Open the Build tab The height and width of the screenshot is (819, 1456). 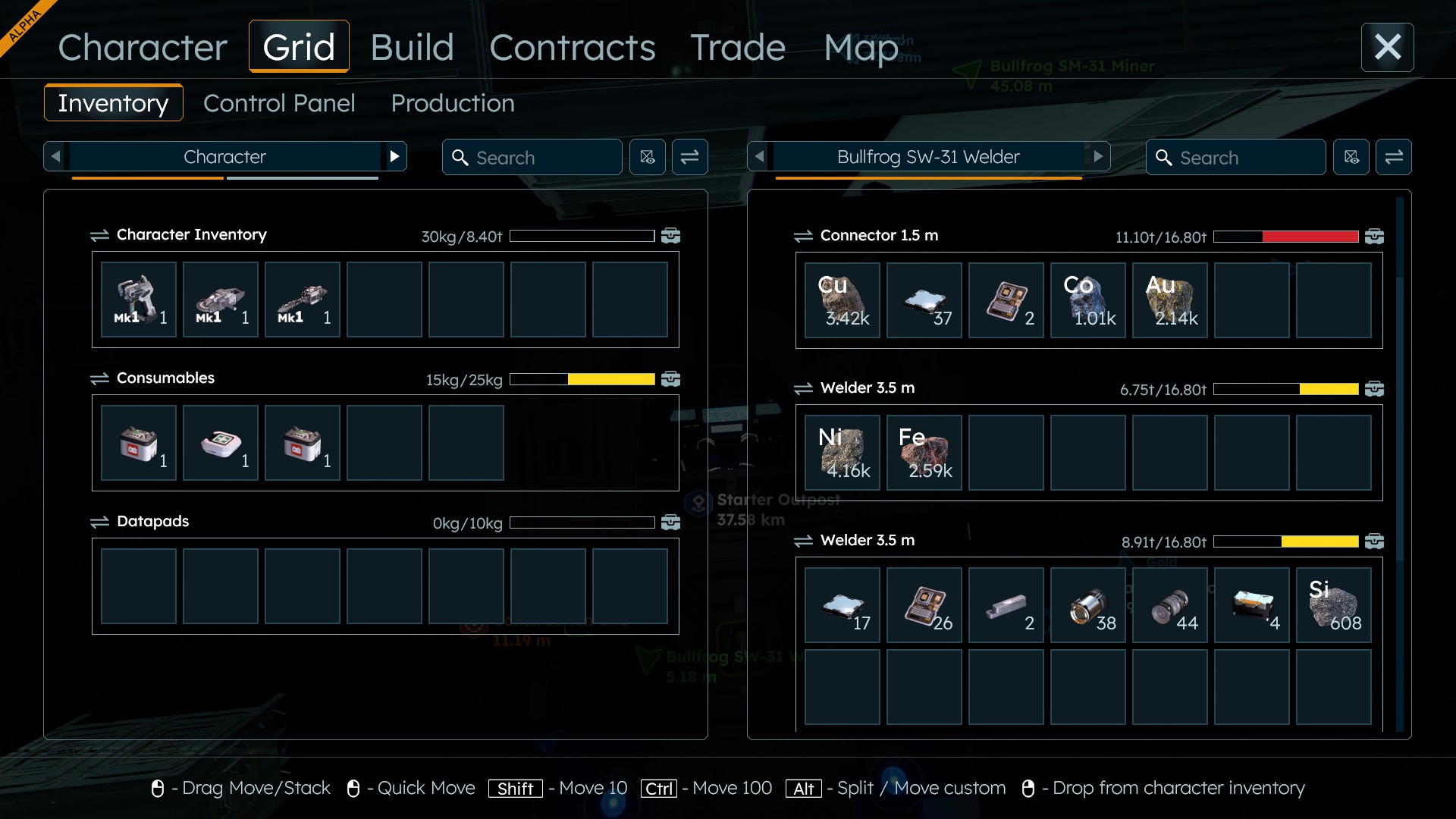[412, 47]
